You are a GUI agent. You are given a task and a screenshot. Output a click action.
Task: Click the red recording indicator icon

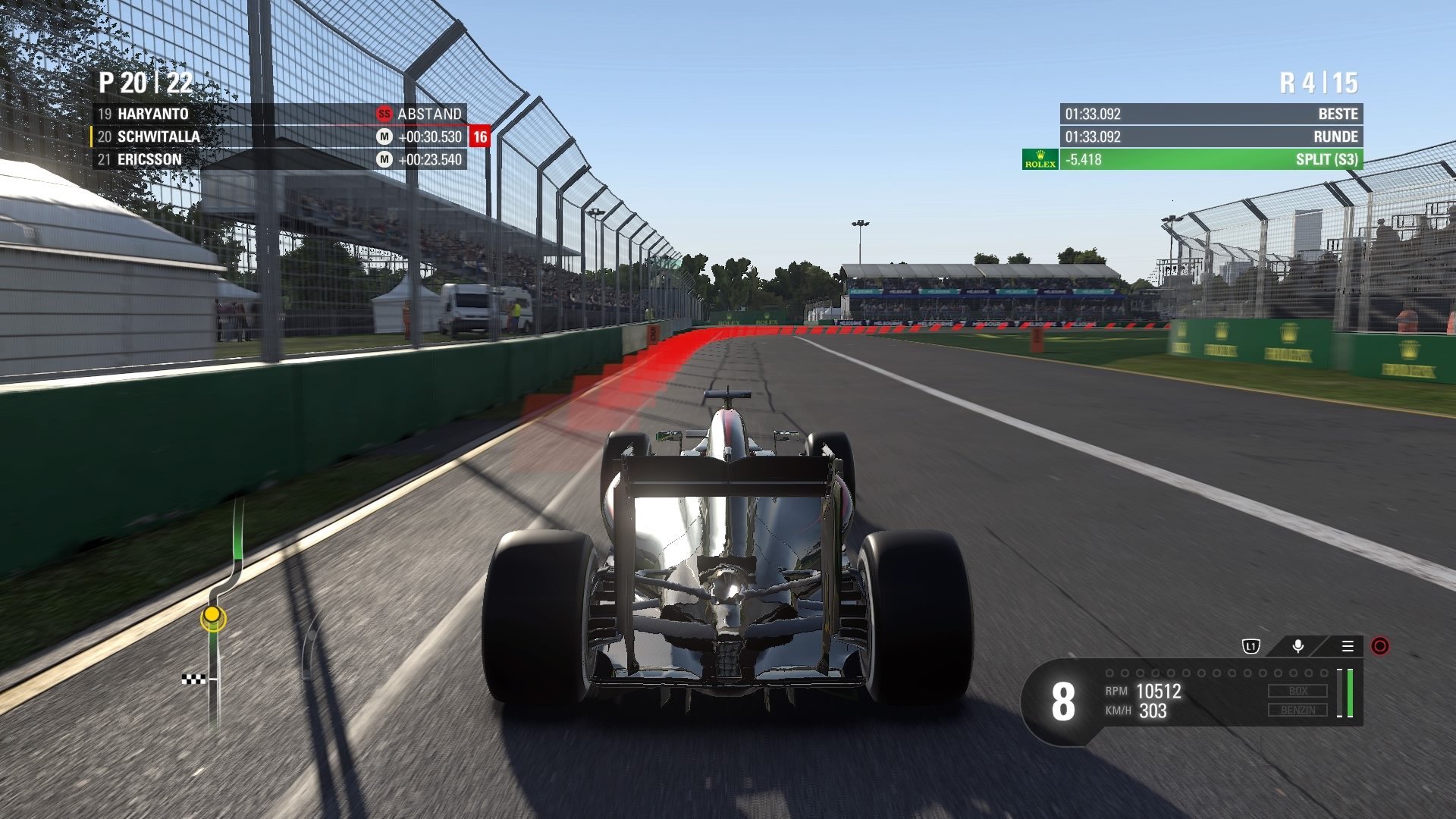1379,645
